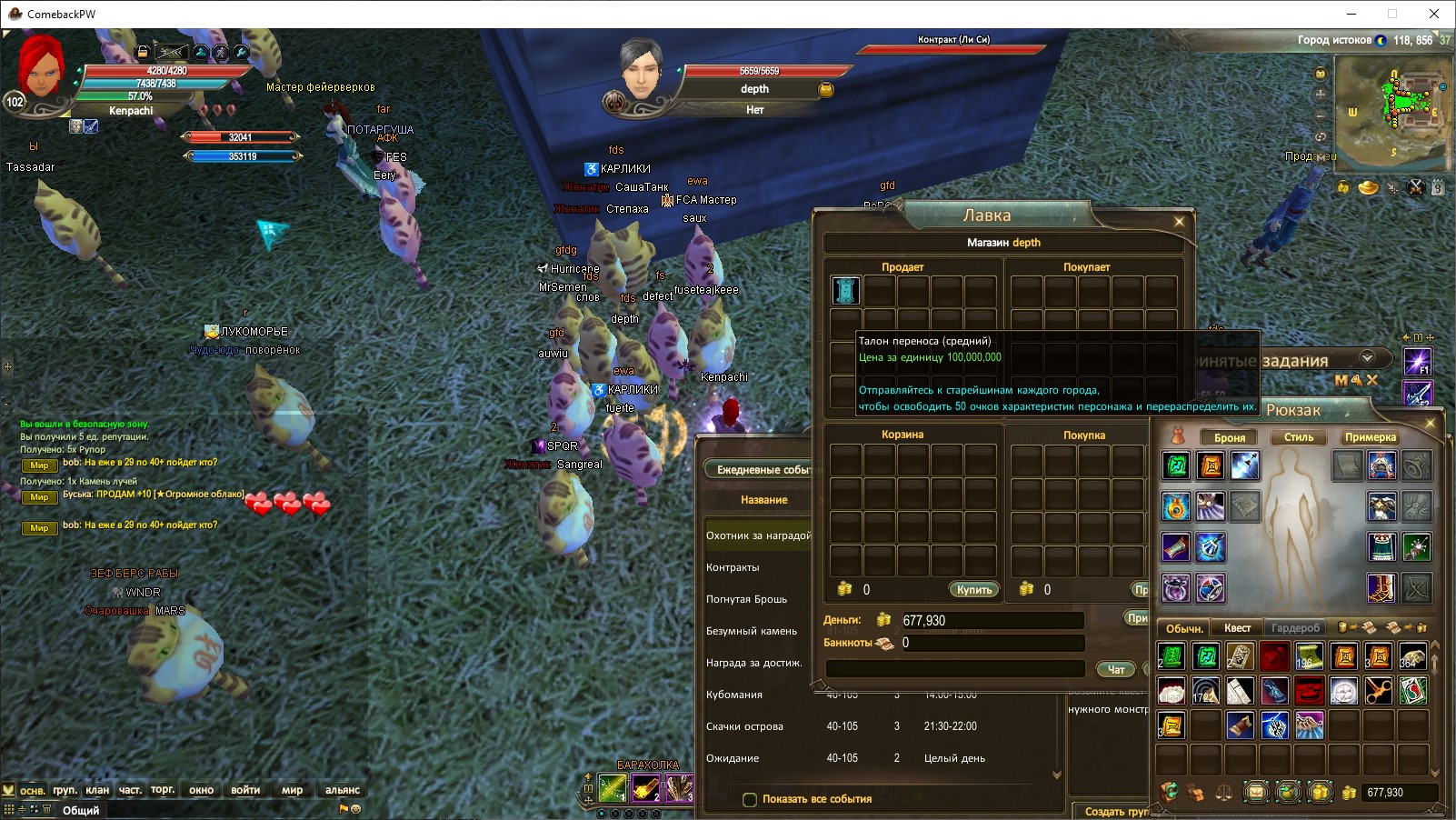1456x820 pixels.
Task: Close the Рюкзак backpack panel
Action: coord(1430,424)
